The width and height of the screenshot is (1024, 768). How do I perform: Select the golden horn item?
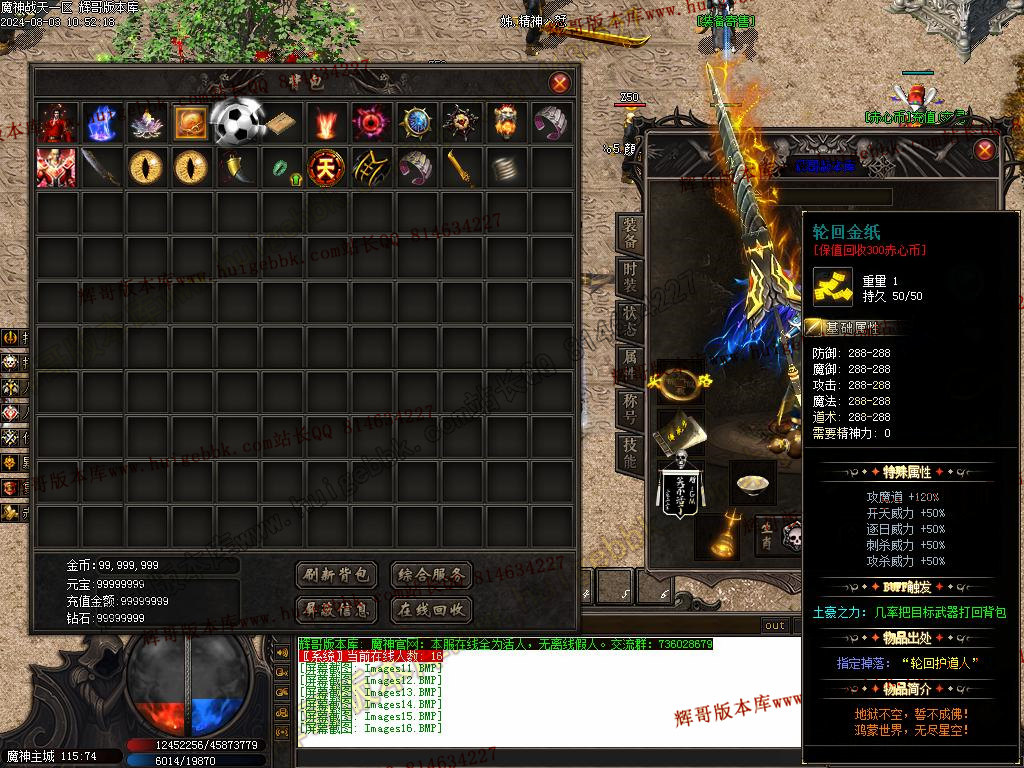pos(236,167)
